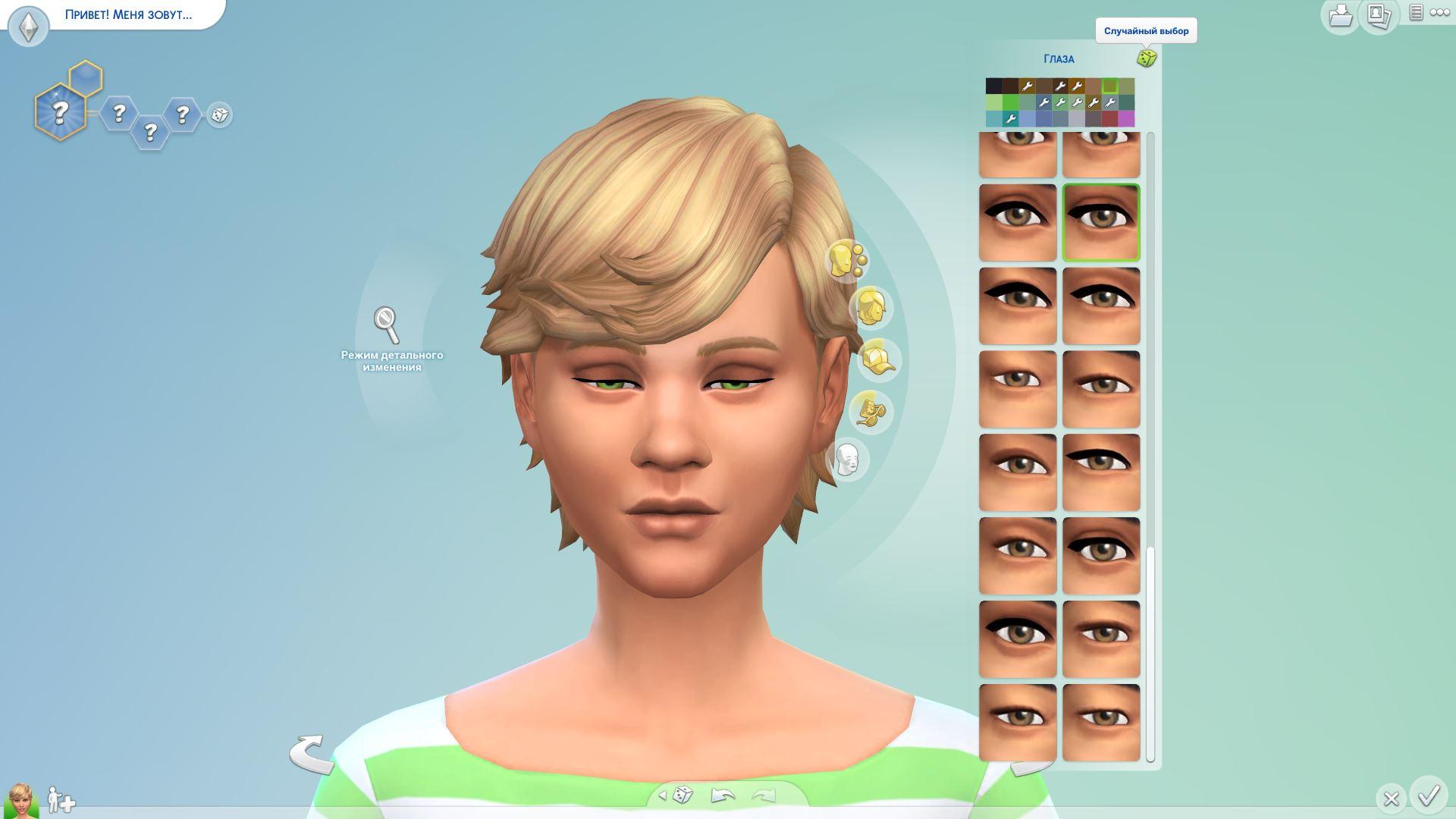
Task: Open the hairstyle category icon
Action: 871,308
